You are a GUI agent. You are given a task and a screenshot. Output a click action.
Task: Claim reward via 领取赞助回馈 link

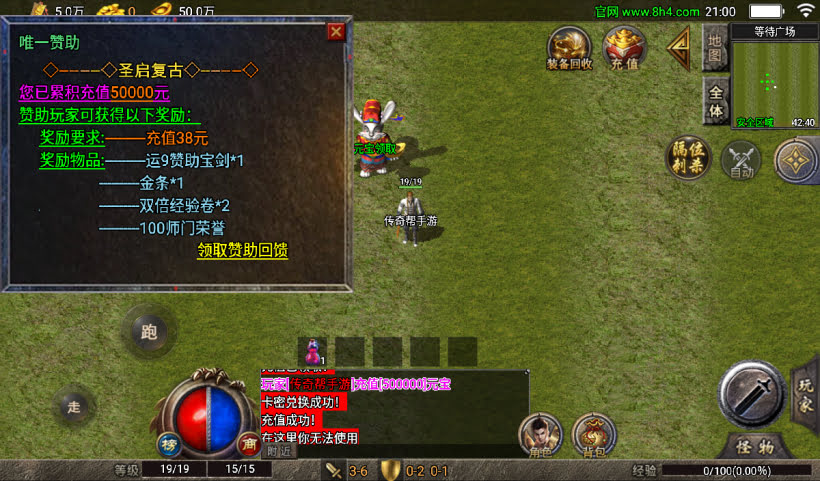pos(242,250)
